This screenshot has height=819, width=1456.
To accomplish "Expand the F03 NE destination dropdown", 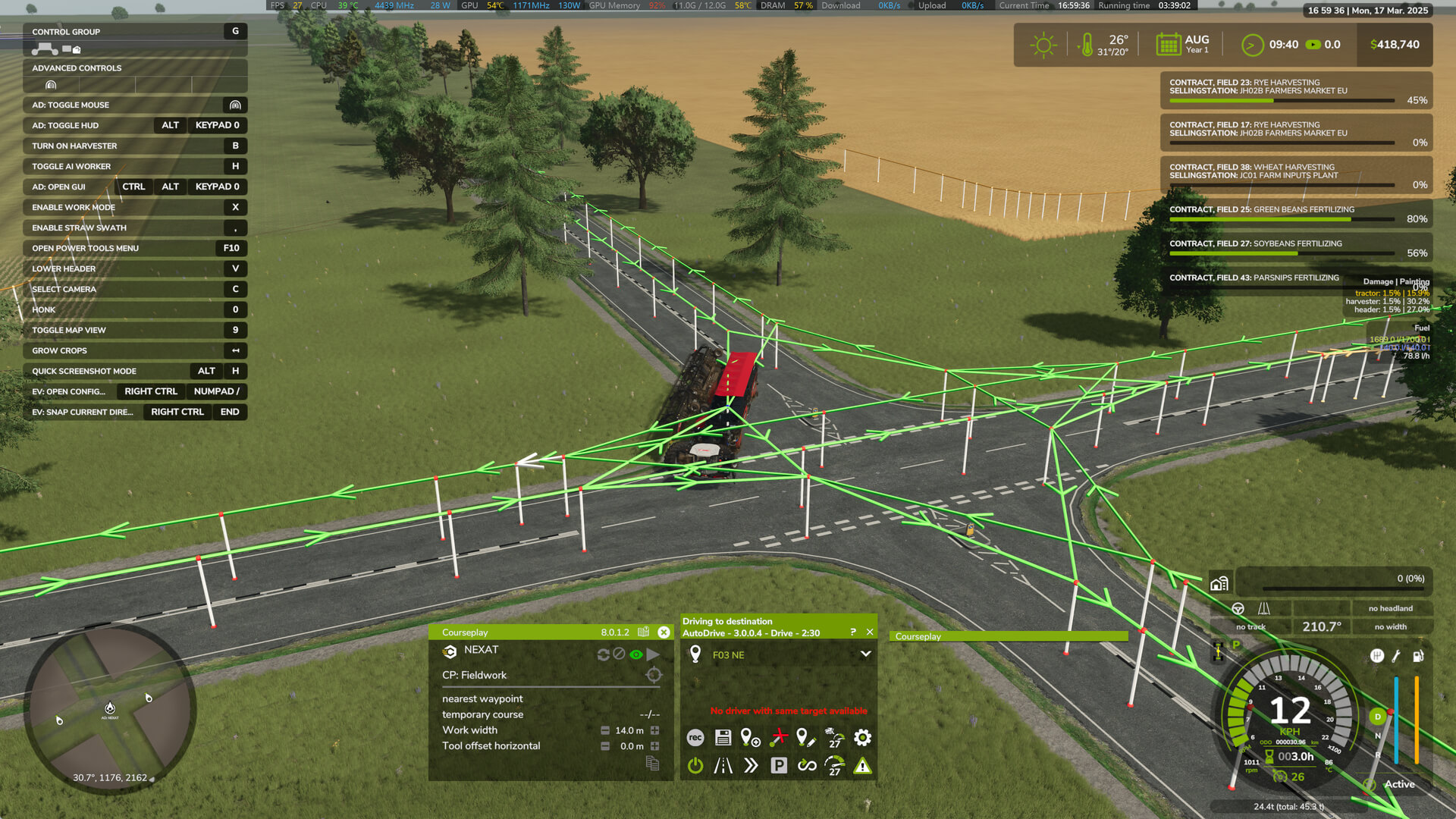I will 865,654.
